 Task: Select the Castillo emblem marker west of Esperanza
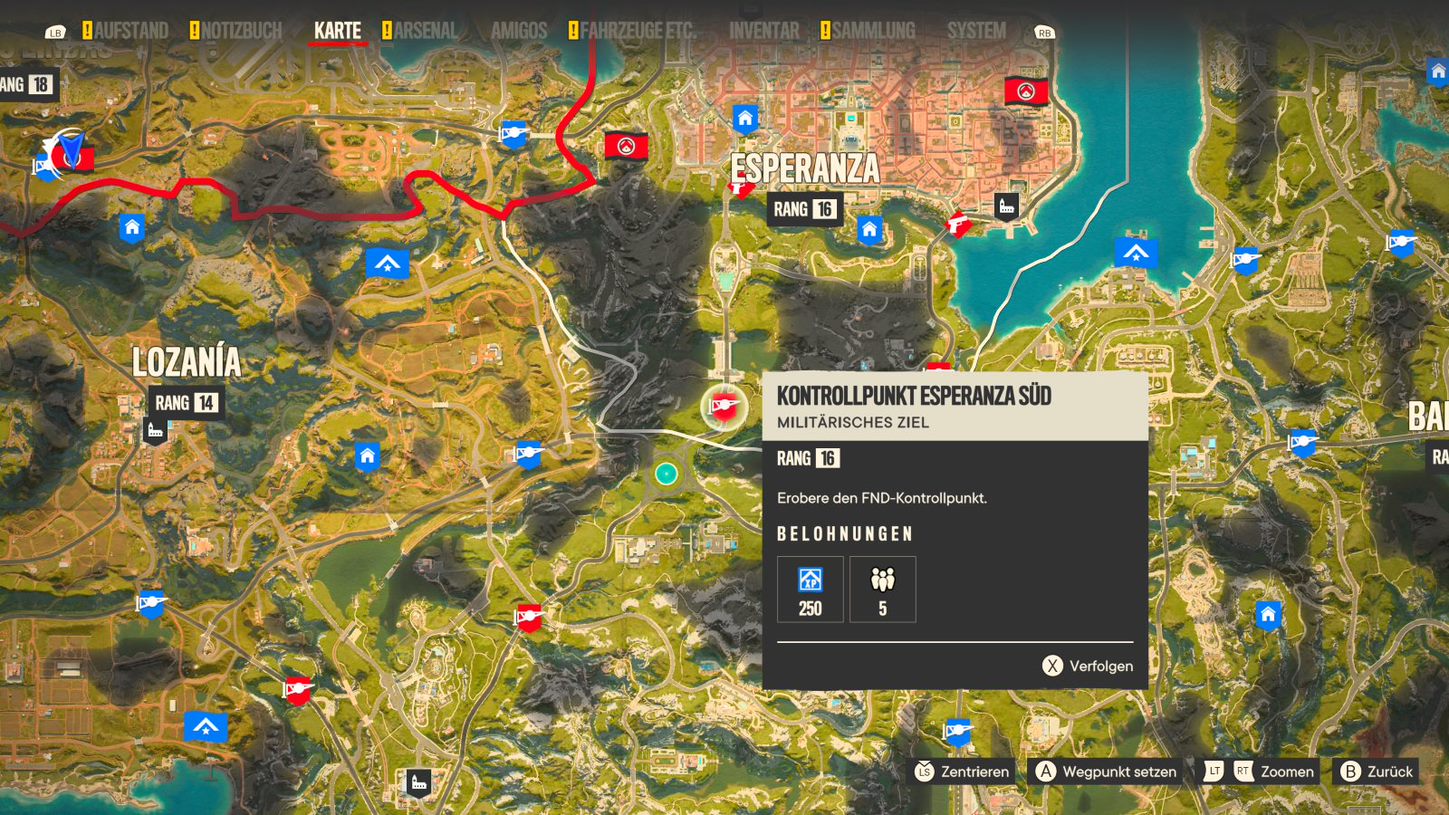[627, 145]
